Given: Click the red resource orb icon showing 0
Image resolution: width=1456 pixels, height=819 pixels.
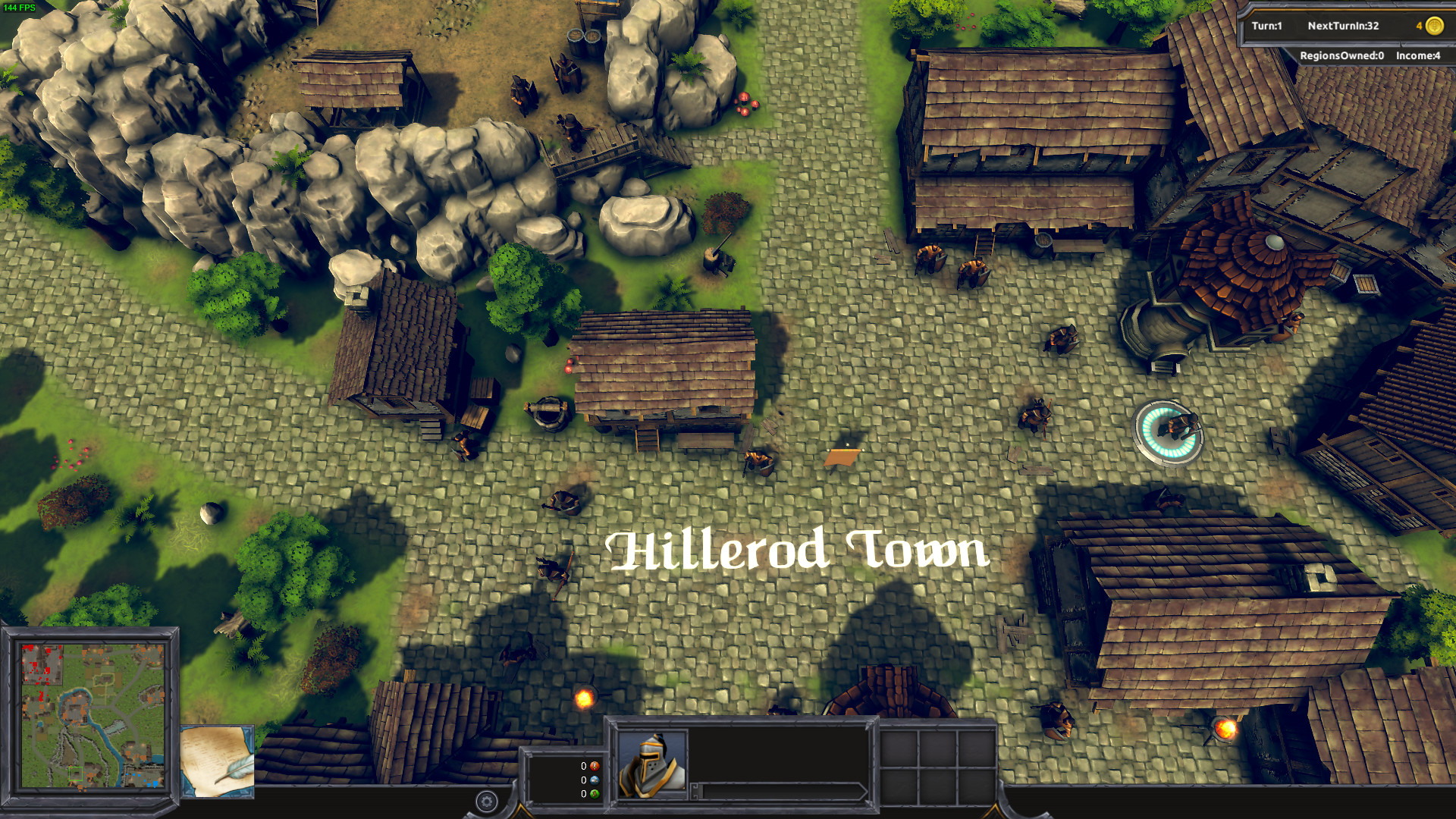Looking at the screenshot, I should (x=595, y=766).
